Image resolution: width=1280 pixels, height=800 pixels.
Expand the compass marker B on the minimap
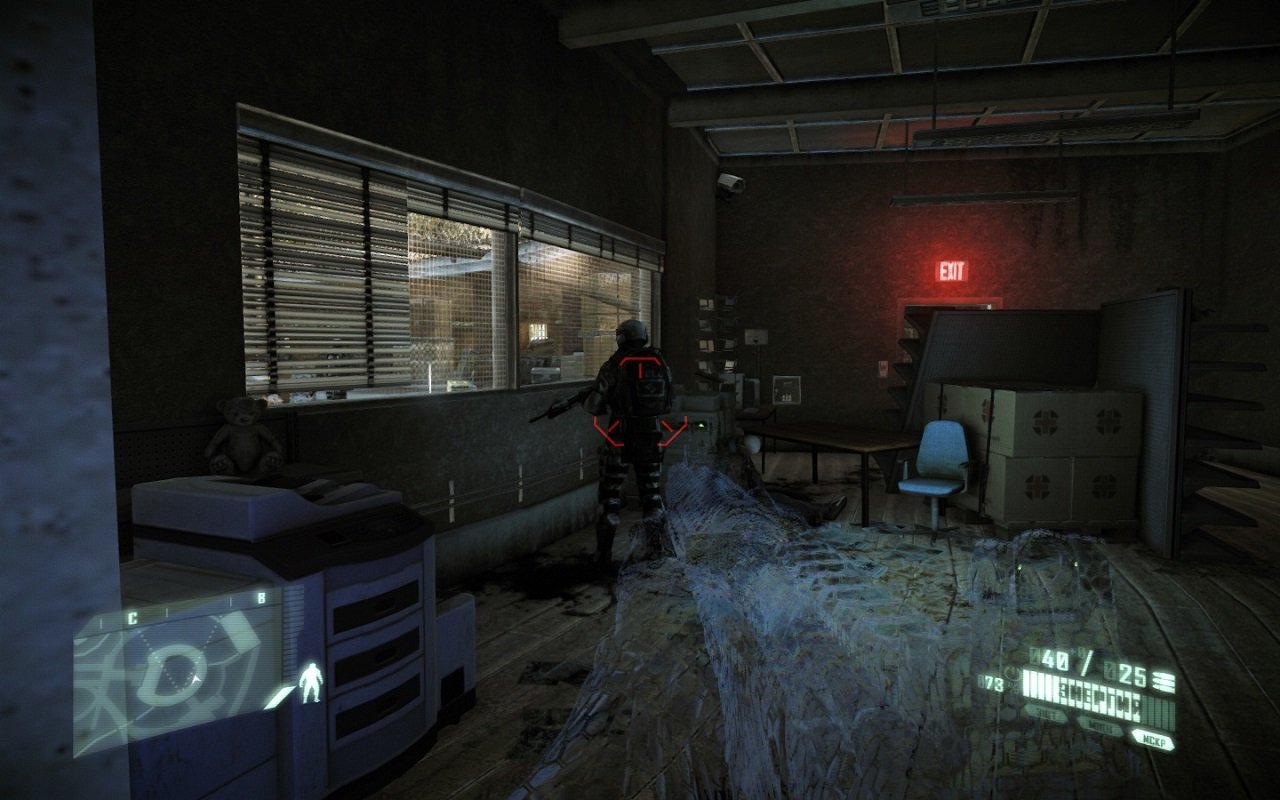pos(261,598)
